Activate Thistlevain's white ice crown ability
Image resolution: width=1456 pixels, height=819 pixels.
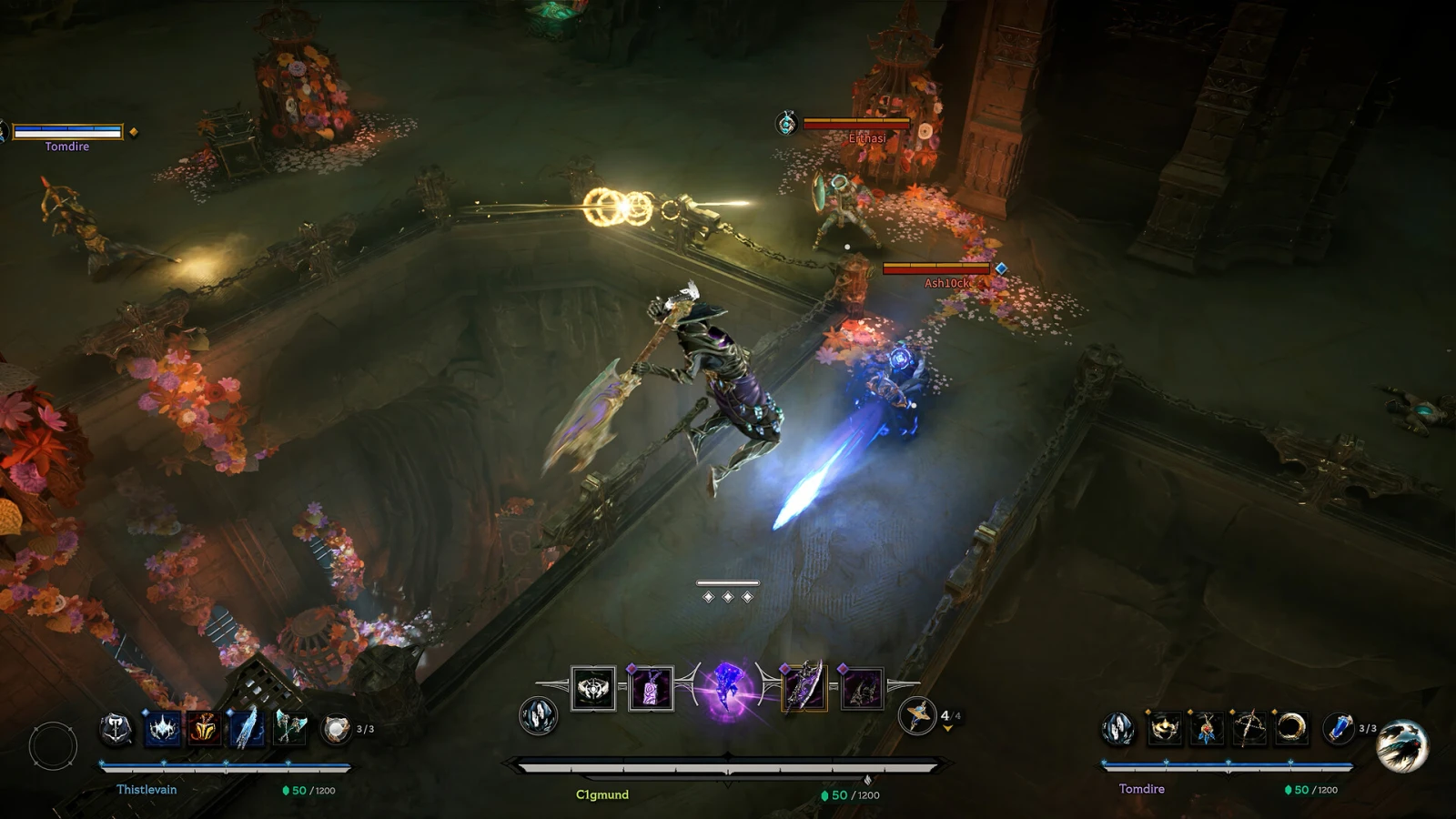tap(163, 728)
